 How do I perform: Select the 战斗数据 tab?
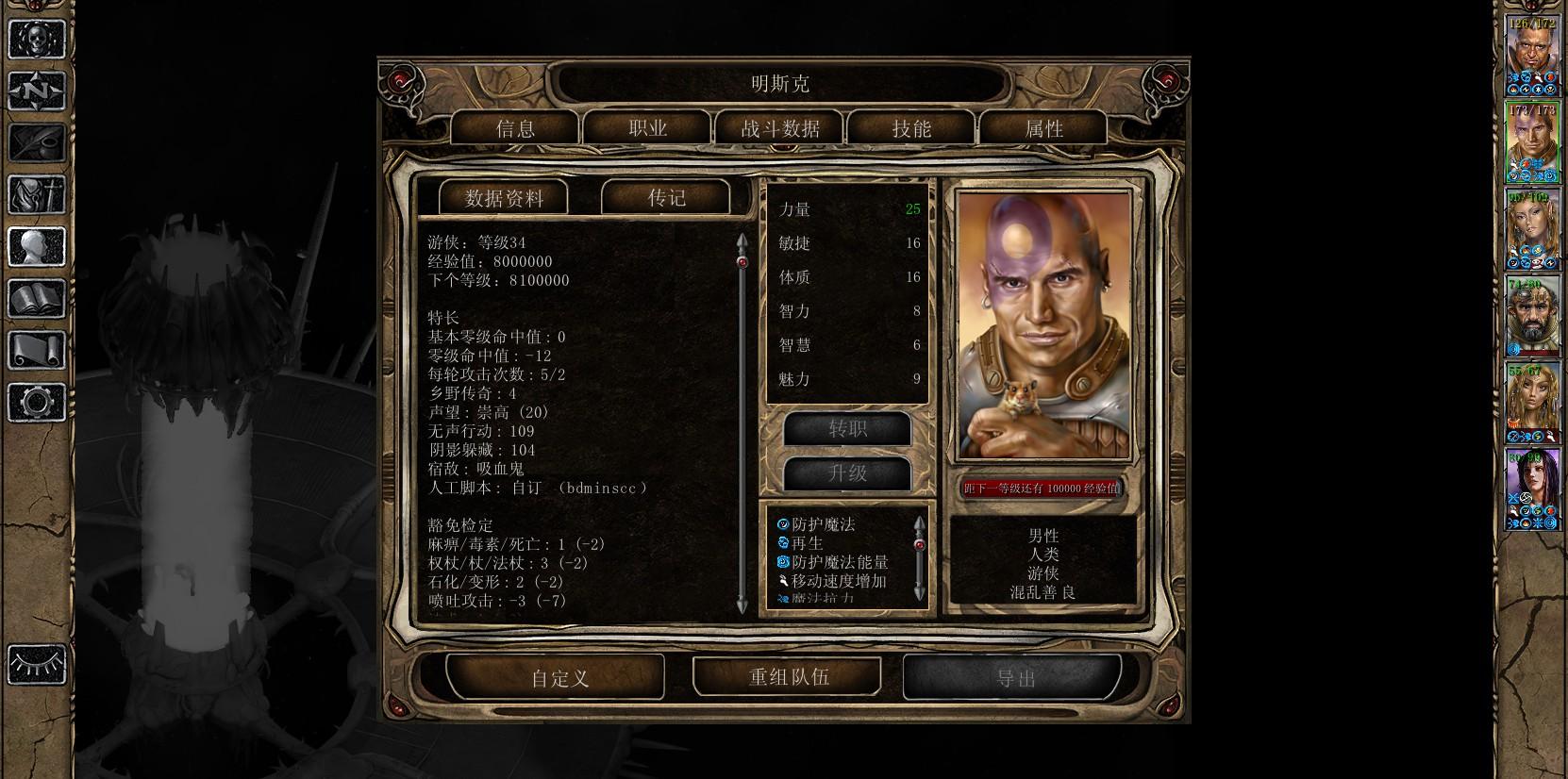coord(780,129)
